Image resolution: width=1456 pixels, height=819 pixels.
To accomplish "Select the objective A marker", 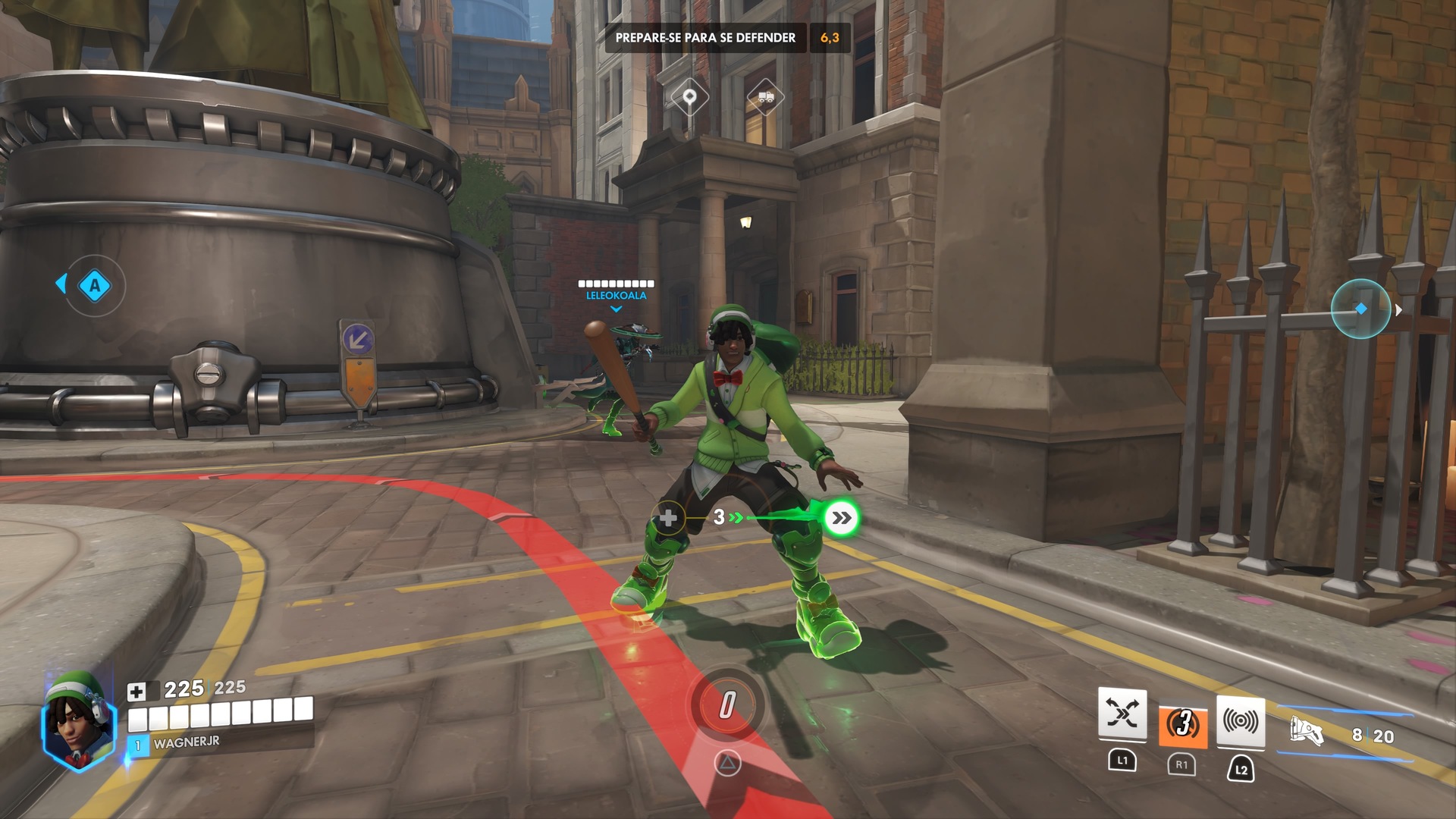I will tap(95, 286).
